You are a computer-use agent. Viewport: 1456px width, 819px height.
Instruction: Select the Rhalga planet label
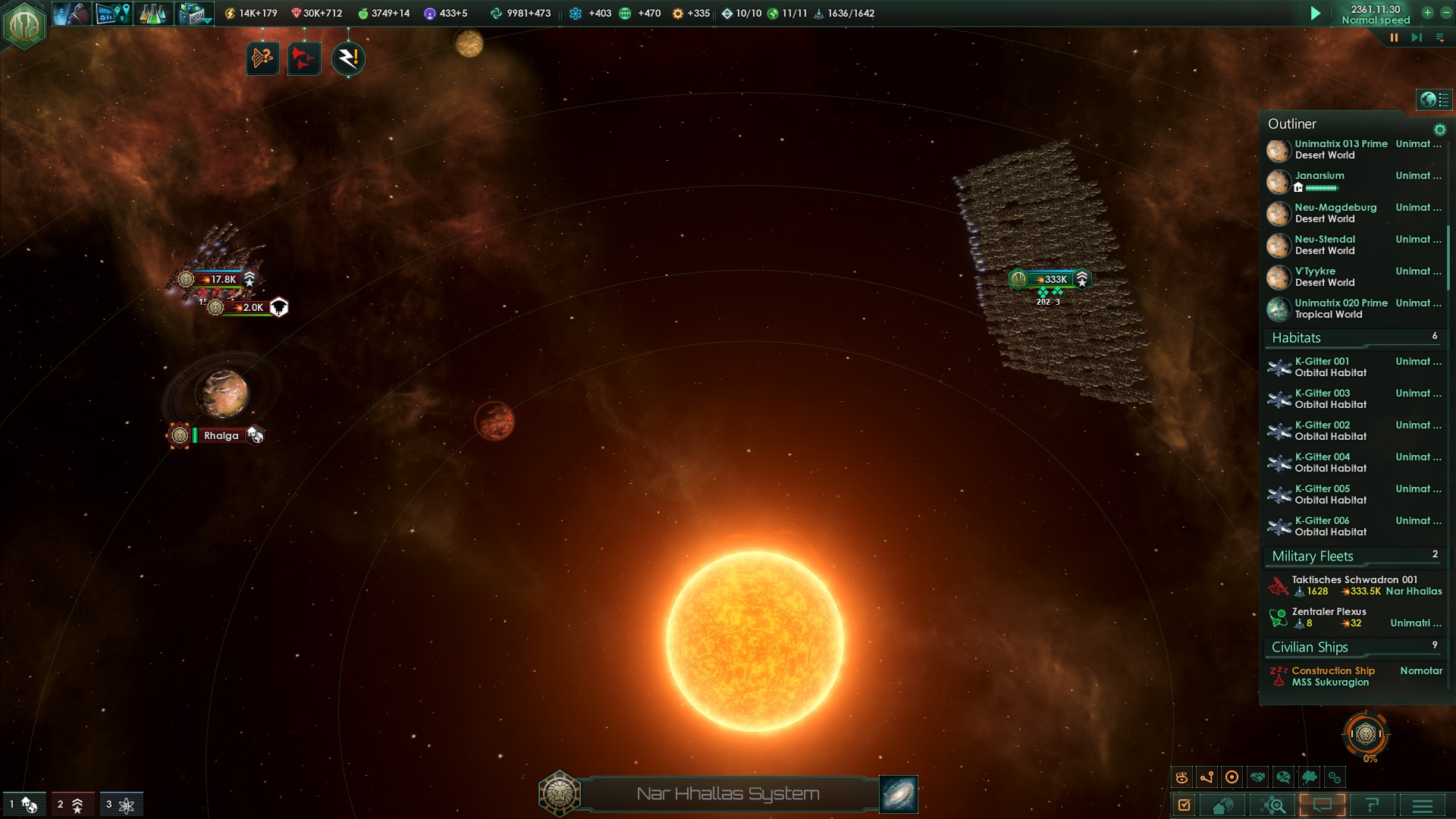(x=221, y=436)
